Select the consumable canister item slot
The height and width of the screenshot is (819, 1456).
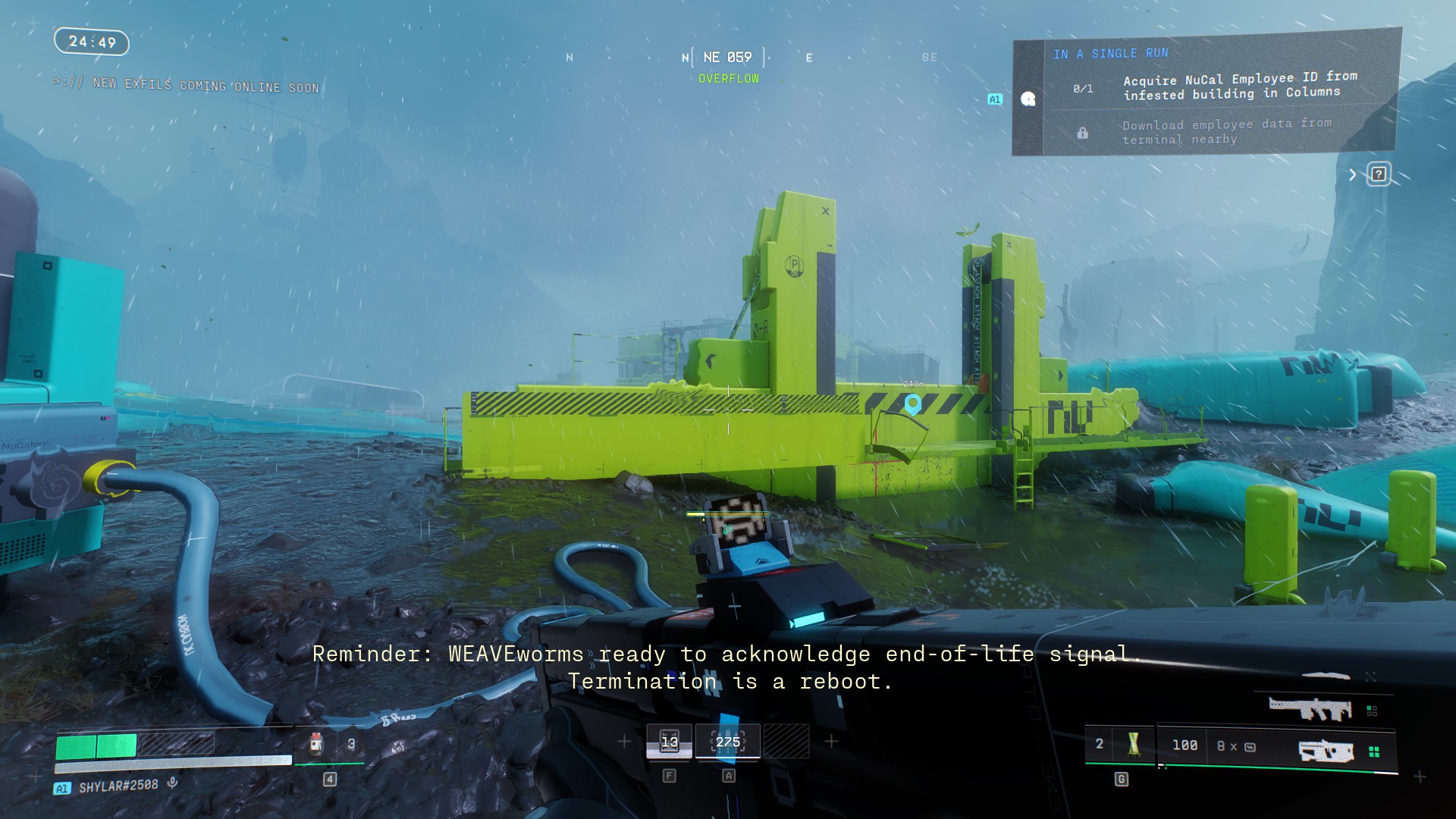317,744
